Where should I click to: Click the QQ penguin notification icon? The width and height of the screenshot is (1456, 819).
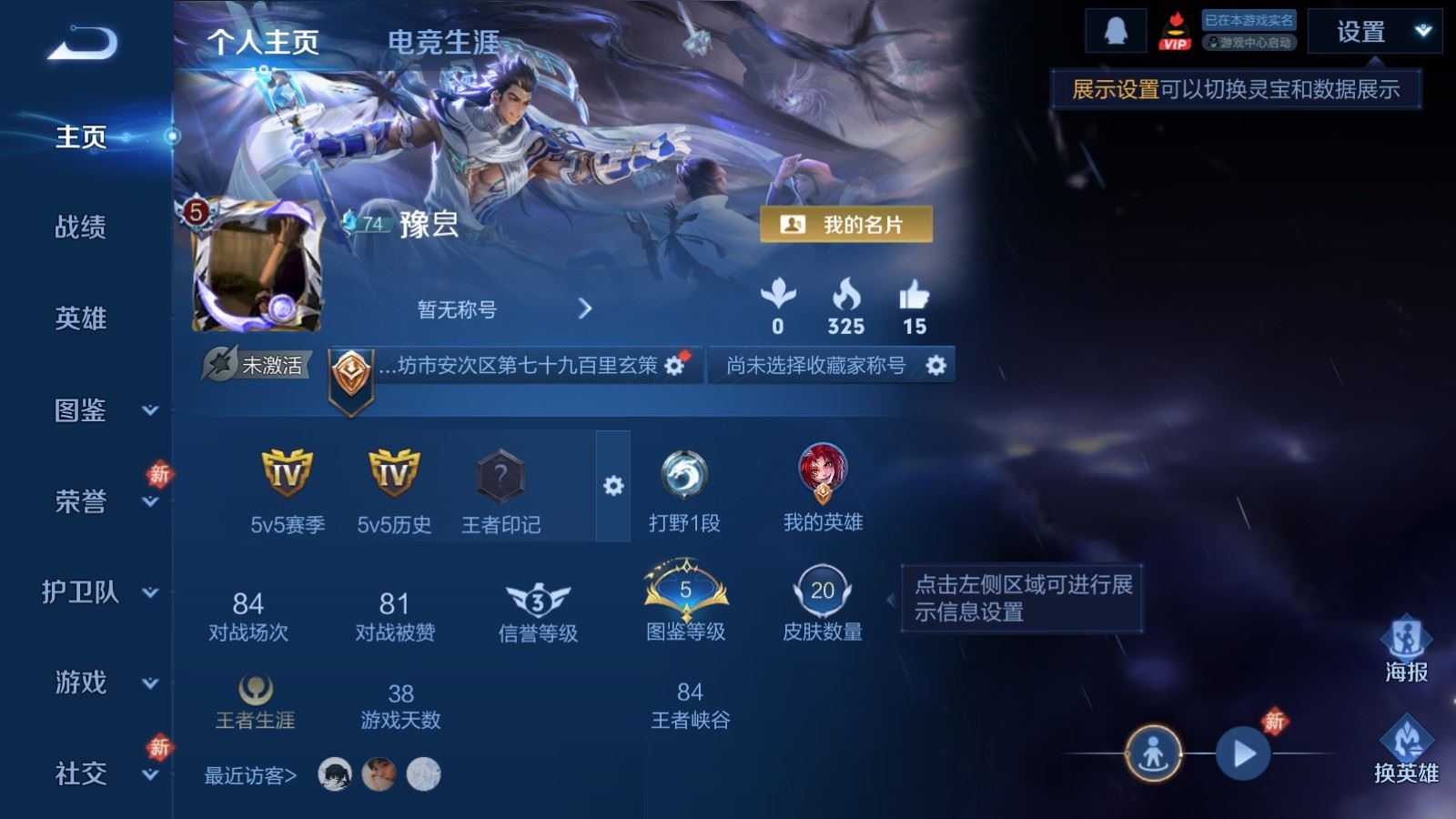tap(1117, 30)
